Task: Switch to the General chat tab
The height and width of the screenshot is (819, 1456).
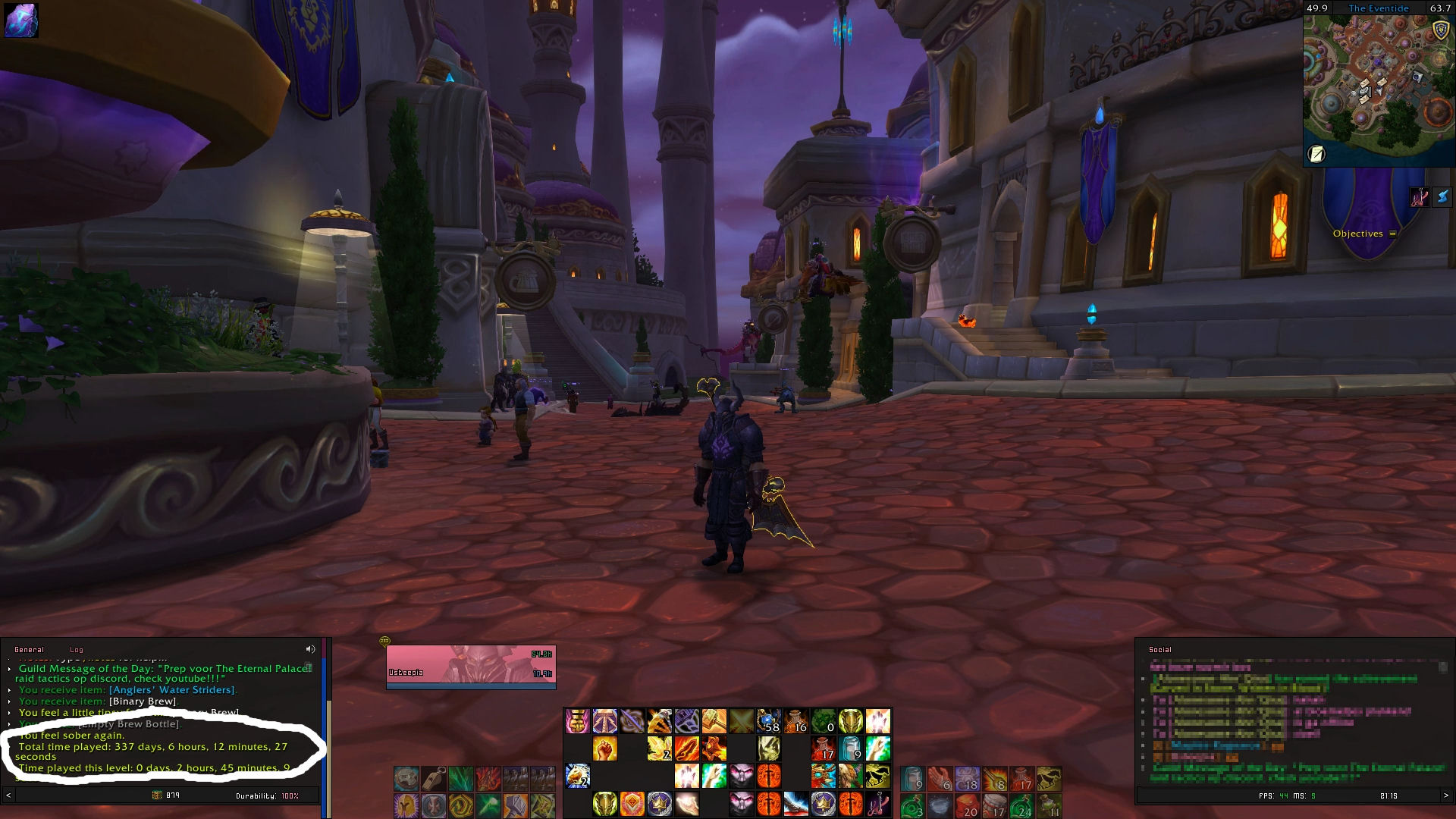Action: [x=29, y=650]
